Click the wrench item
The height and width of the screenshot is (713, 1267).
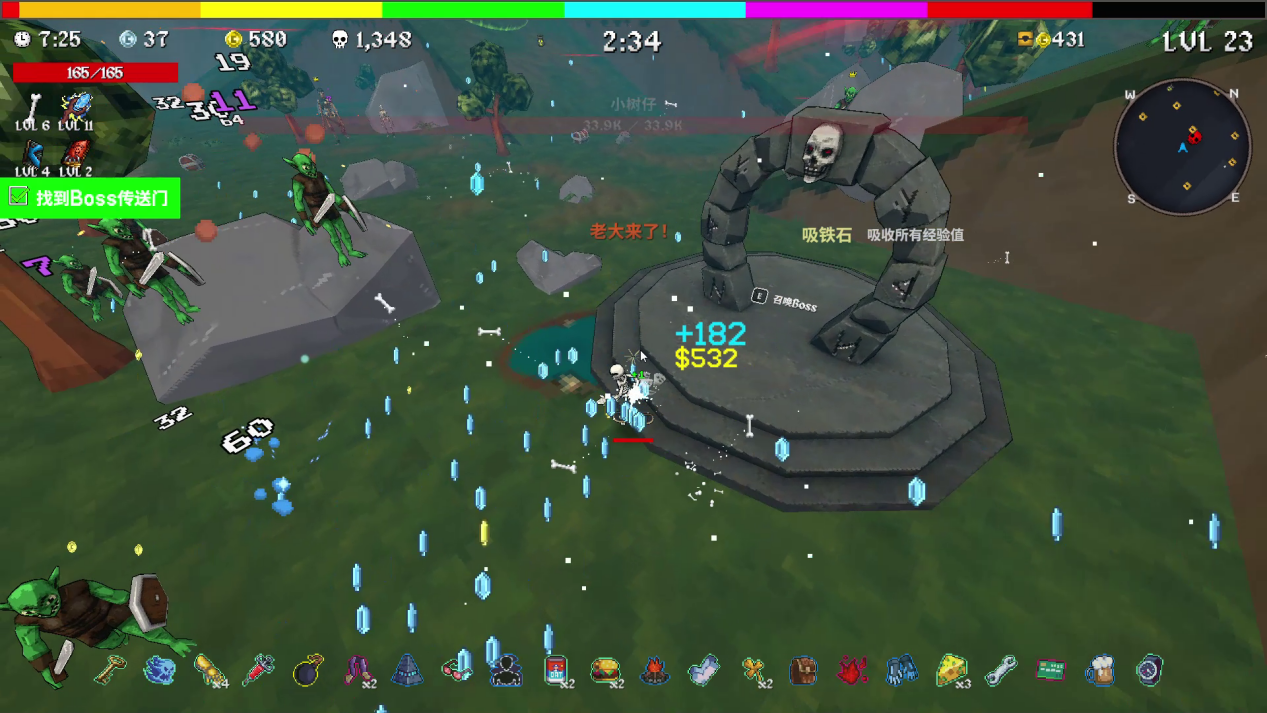click(1001, 670)
